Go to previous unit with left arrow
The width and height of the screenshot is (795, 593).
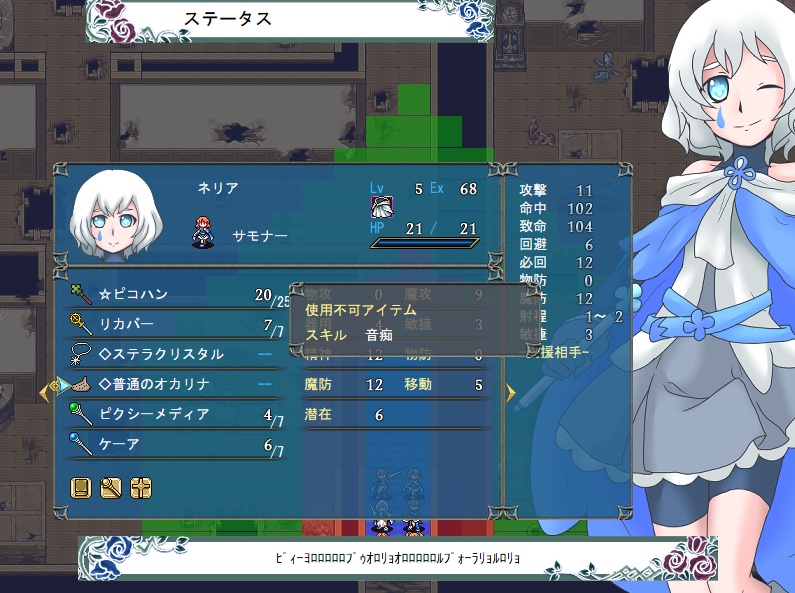pos(44,392)
